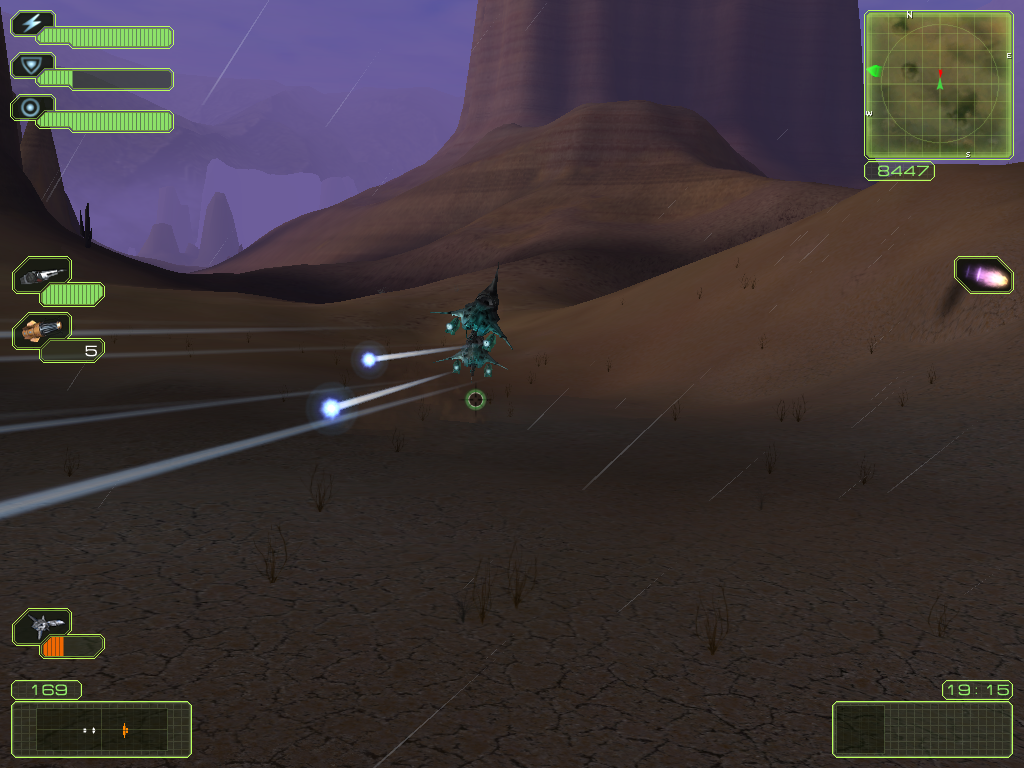Select the grid panel under the timer
This screenshot has height=768, width=1024.
point(922,729)
